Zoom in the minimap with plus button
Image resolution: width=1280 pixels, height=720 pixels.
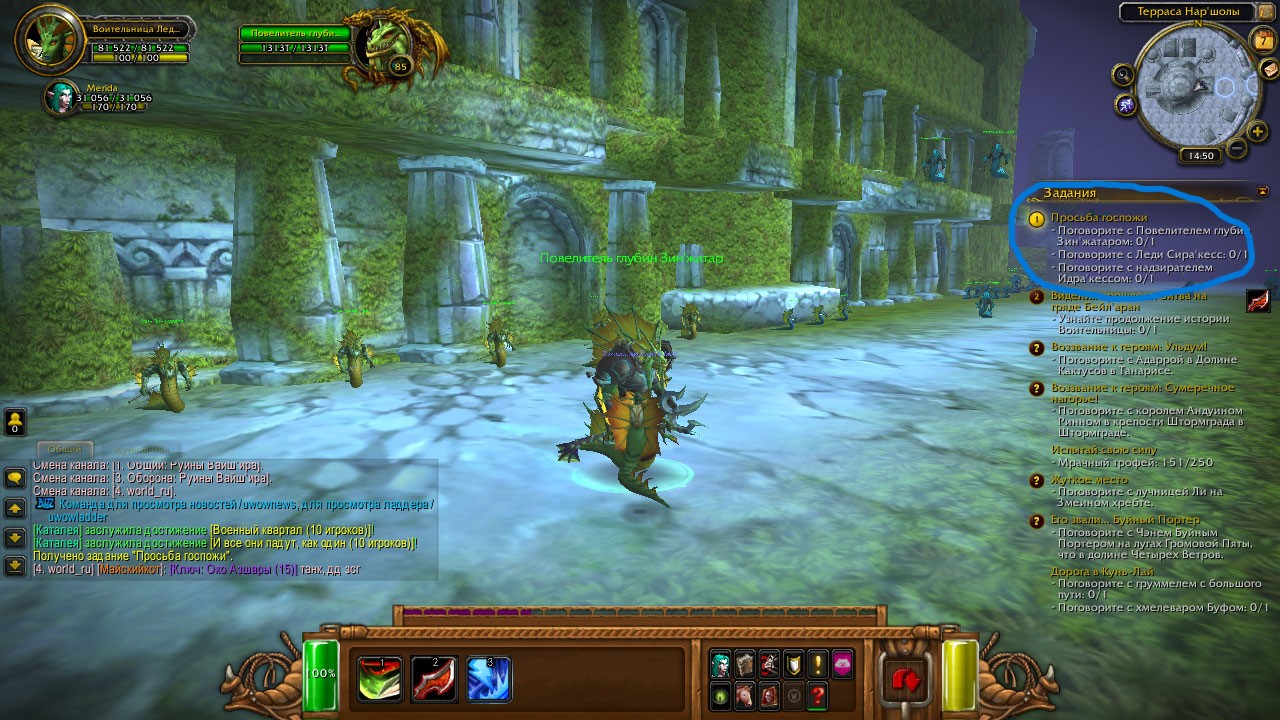point(1257,131)
